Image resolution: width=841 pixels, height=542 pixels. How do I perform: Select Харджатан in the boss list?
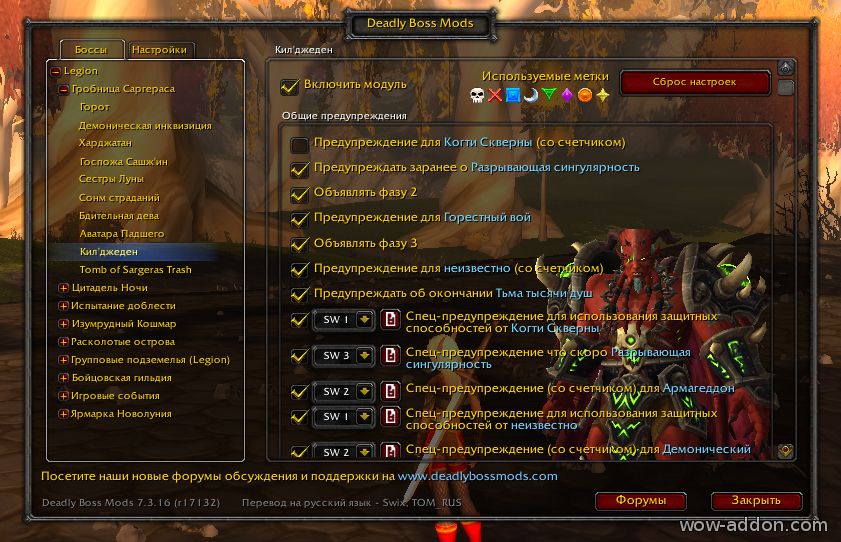click(x=105, y=143)
